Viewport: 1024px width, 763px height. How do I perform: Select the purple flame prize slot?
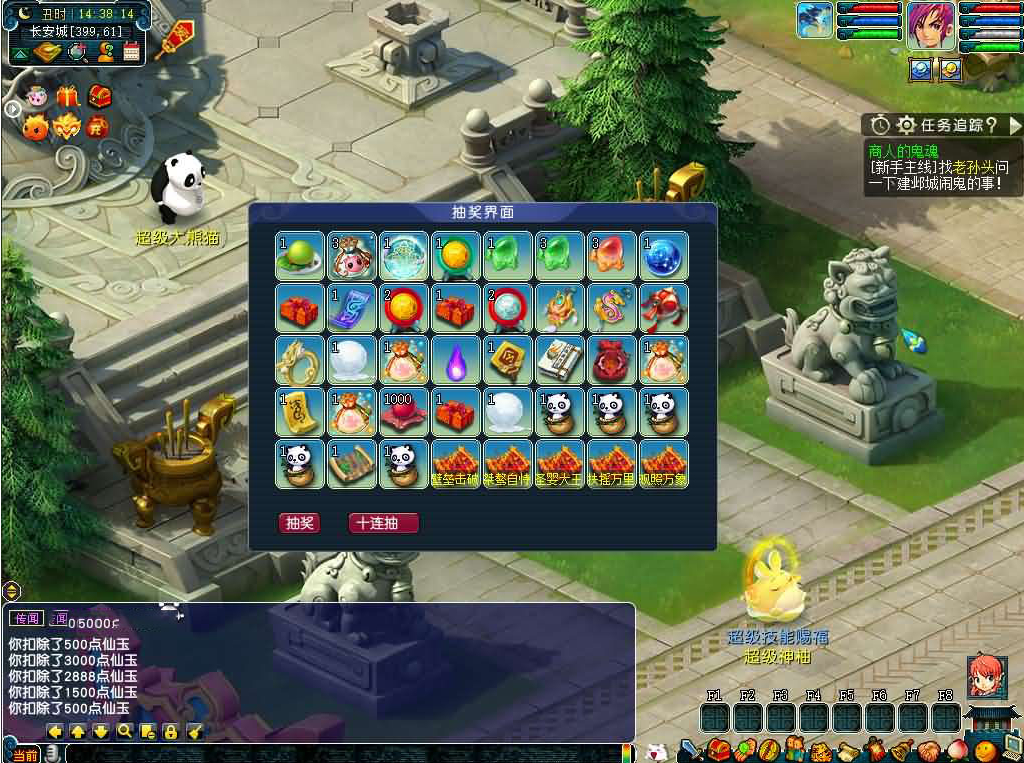click(456, 360)
